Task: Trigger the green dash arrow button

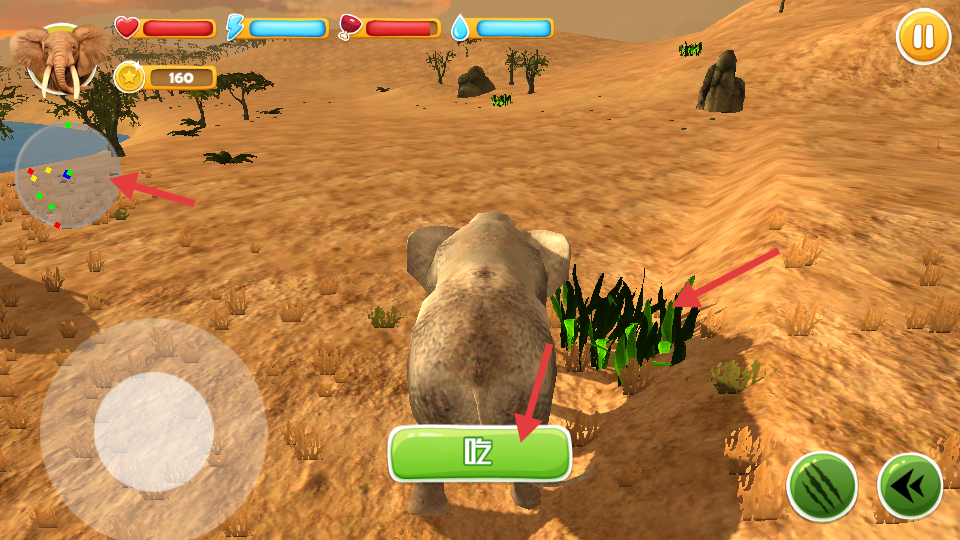Action: [910, 486]
